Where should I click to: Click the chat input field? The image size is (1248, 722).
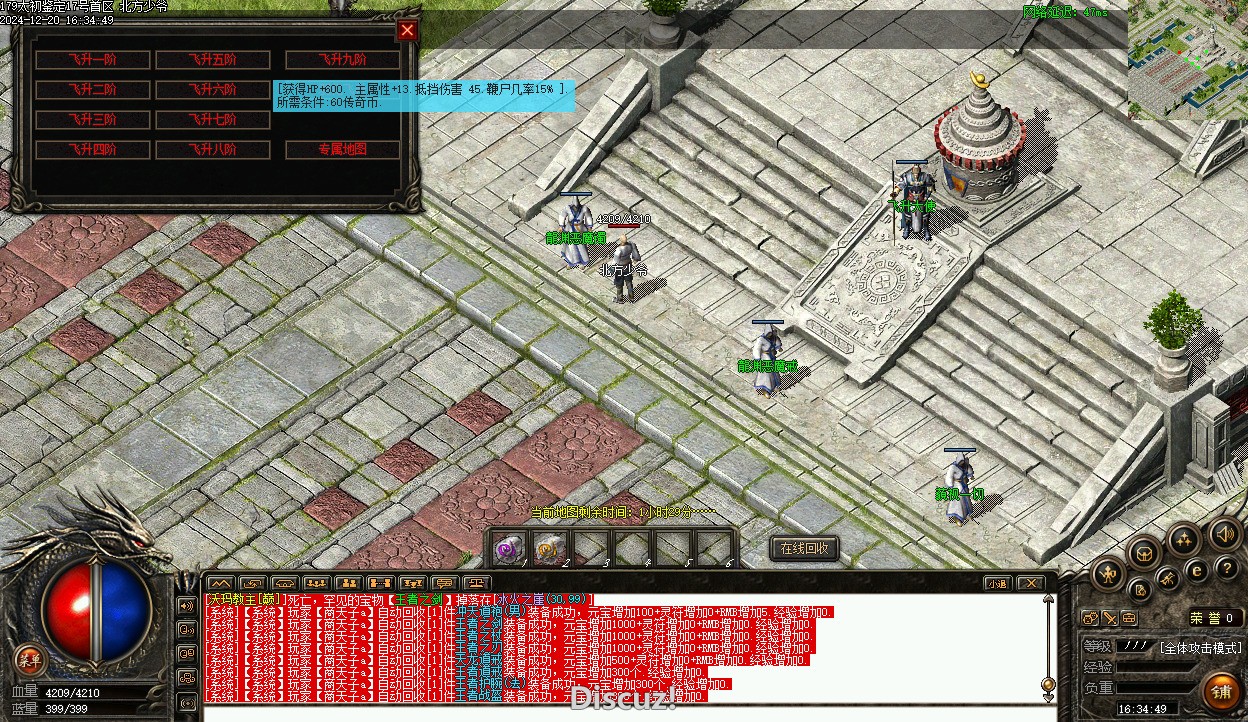620,713
